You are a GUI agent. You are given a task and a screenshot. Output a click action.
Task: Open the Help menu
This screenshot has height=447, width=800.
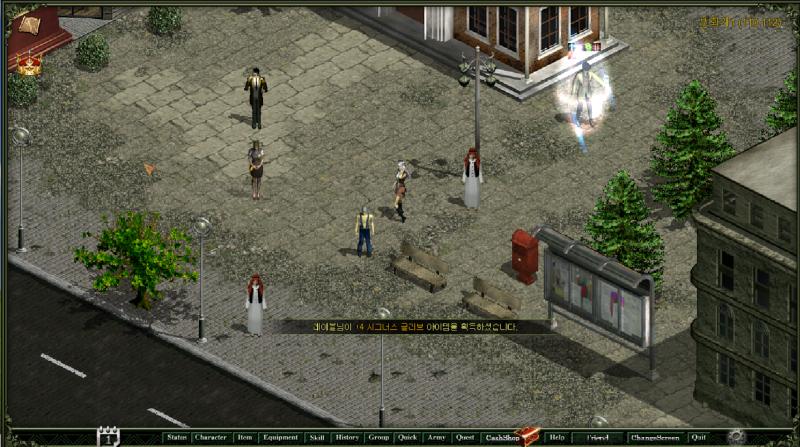click(557, 437)
